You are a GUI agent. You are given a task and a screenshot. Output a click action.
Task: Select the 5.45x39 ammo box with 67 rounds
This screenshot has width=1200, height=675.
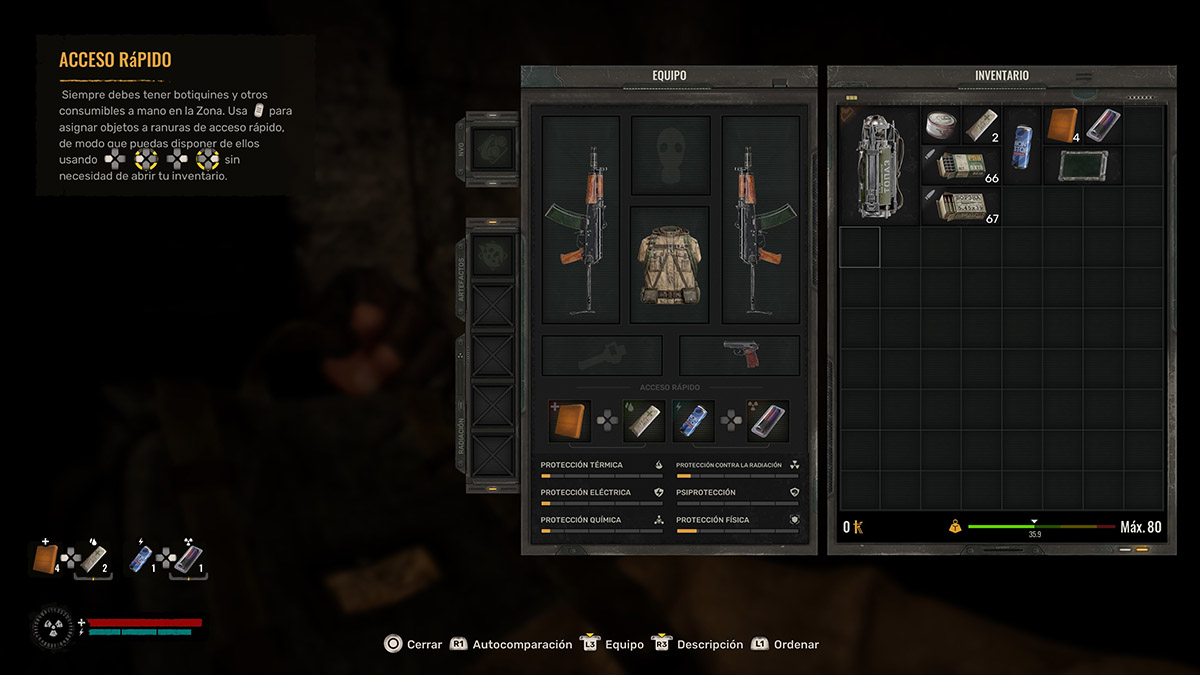(x=961, y=206)
